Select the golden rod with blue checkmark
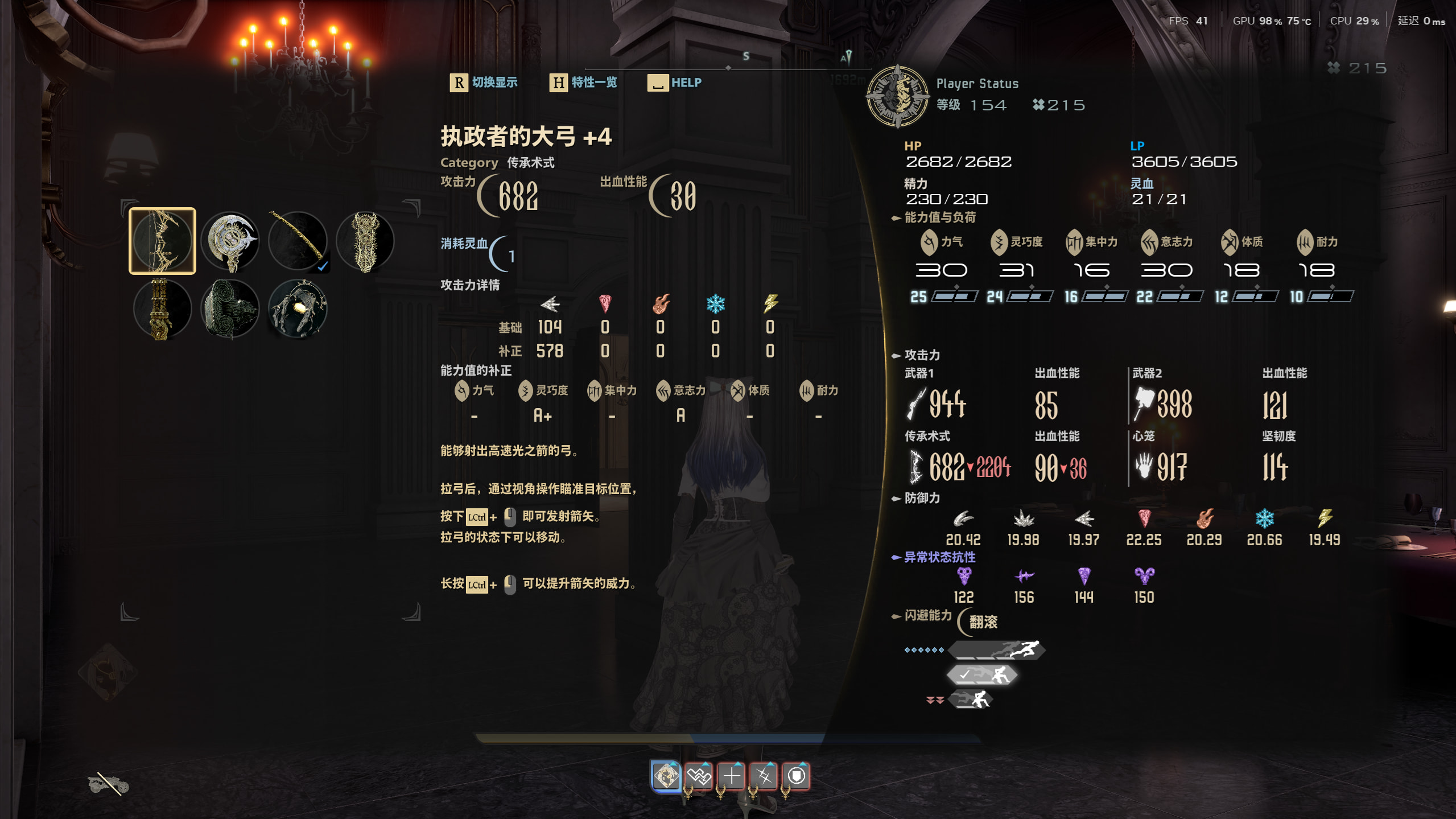 298,241
